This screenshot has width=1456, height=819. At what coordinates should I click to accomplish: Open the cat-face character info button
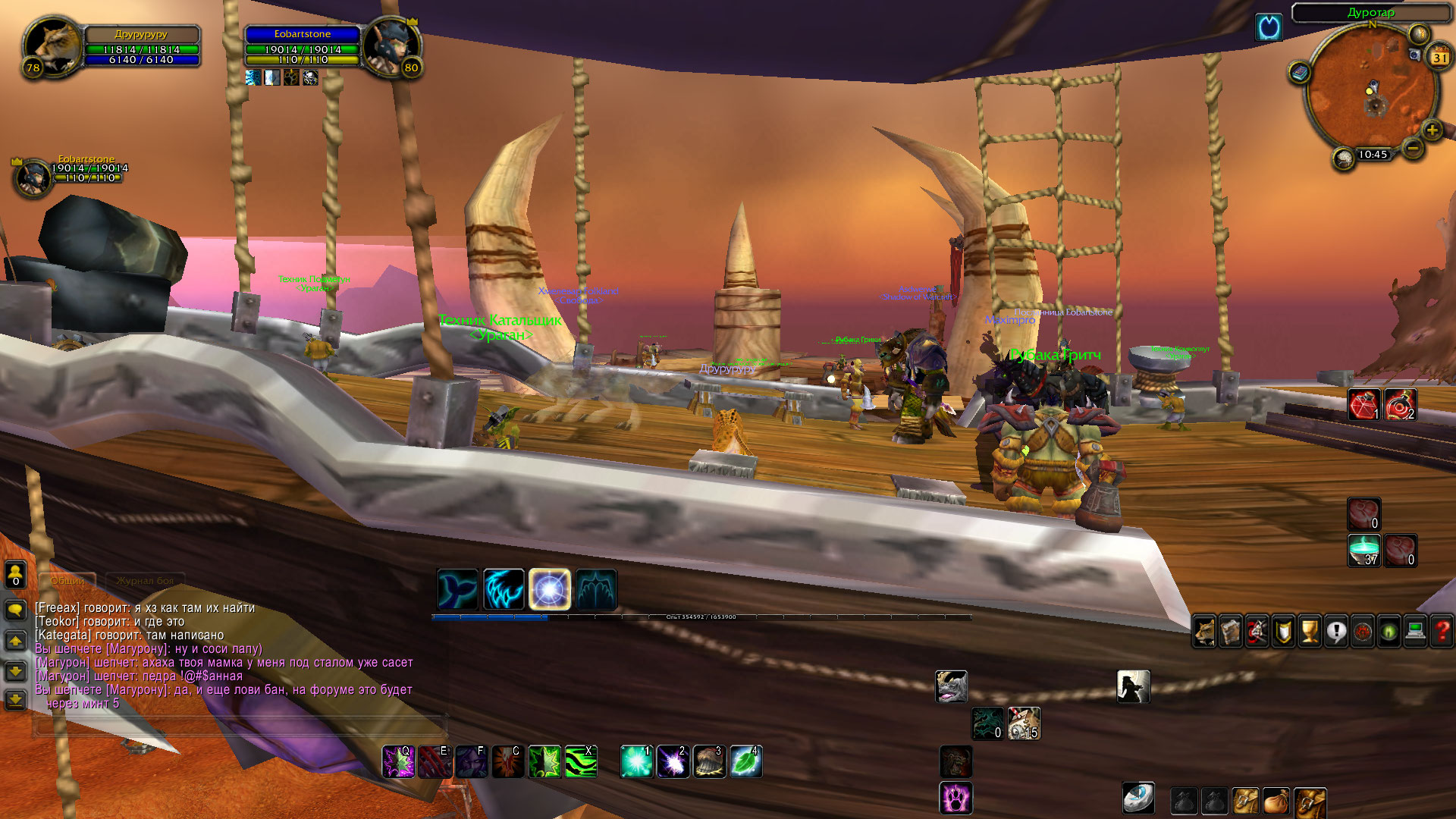coord(1204,632)
